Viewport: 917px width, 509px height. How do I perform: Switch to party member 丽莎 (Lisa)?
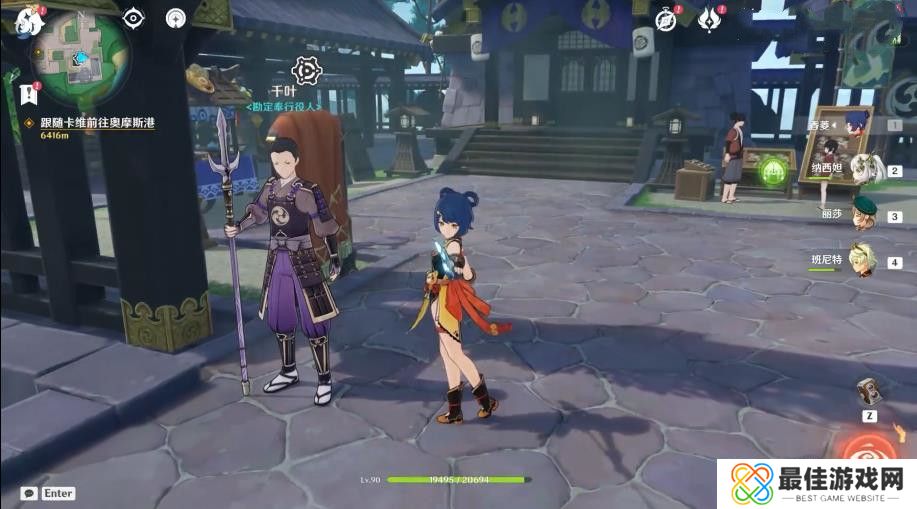pos(862,216)
